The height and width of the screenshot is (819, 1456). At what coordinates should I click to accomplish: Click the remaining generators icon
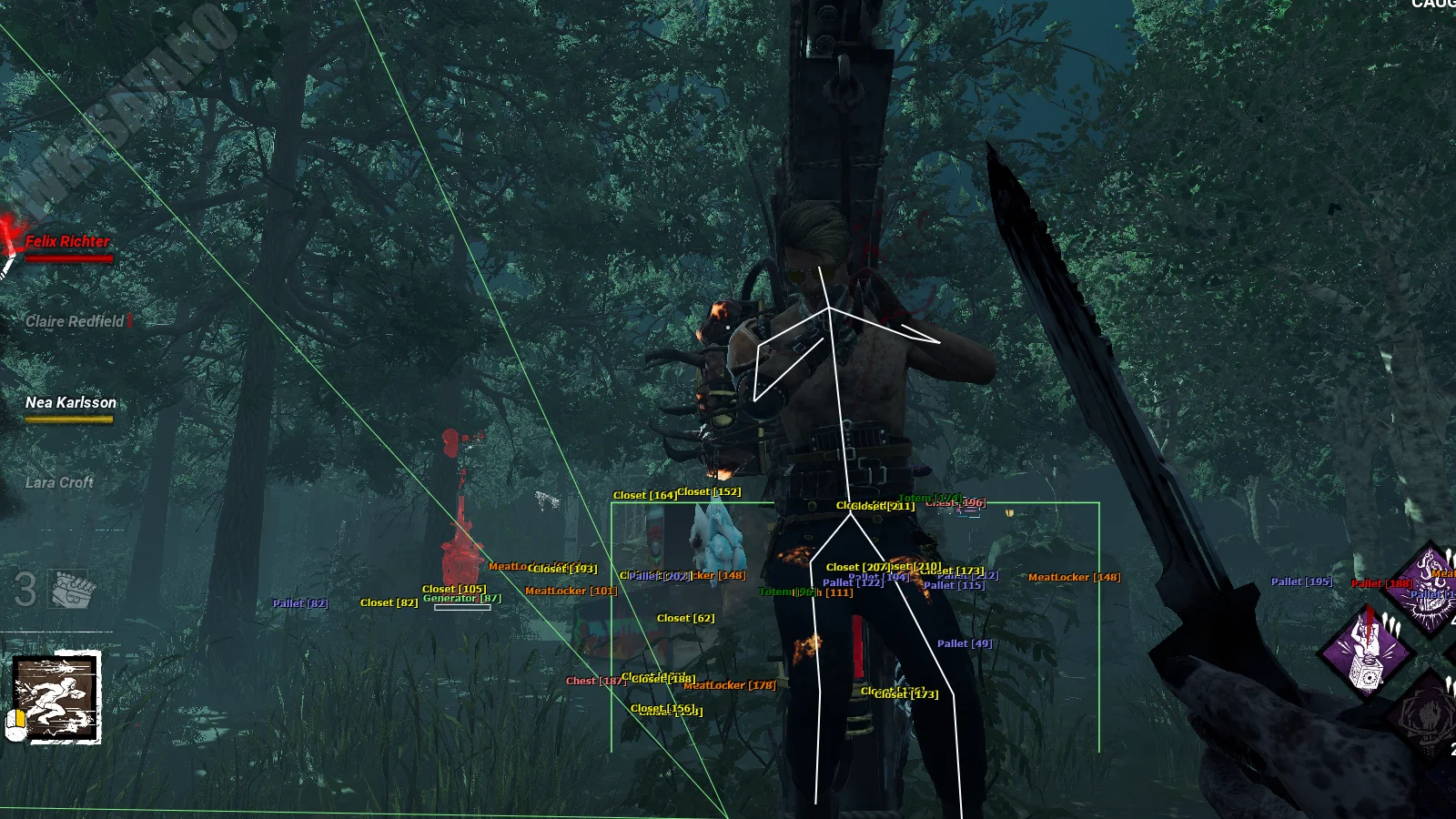pos(73,590)
